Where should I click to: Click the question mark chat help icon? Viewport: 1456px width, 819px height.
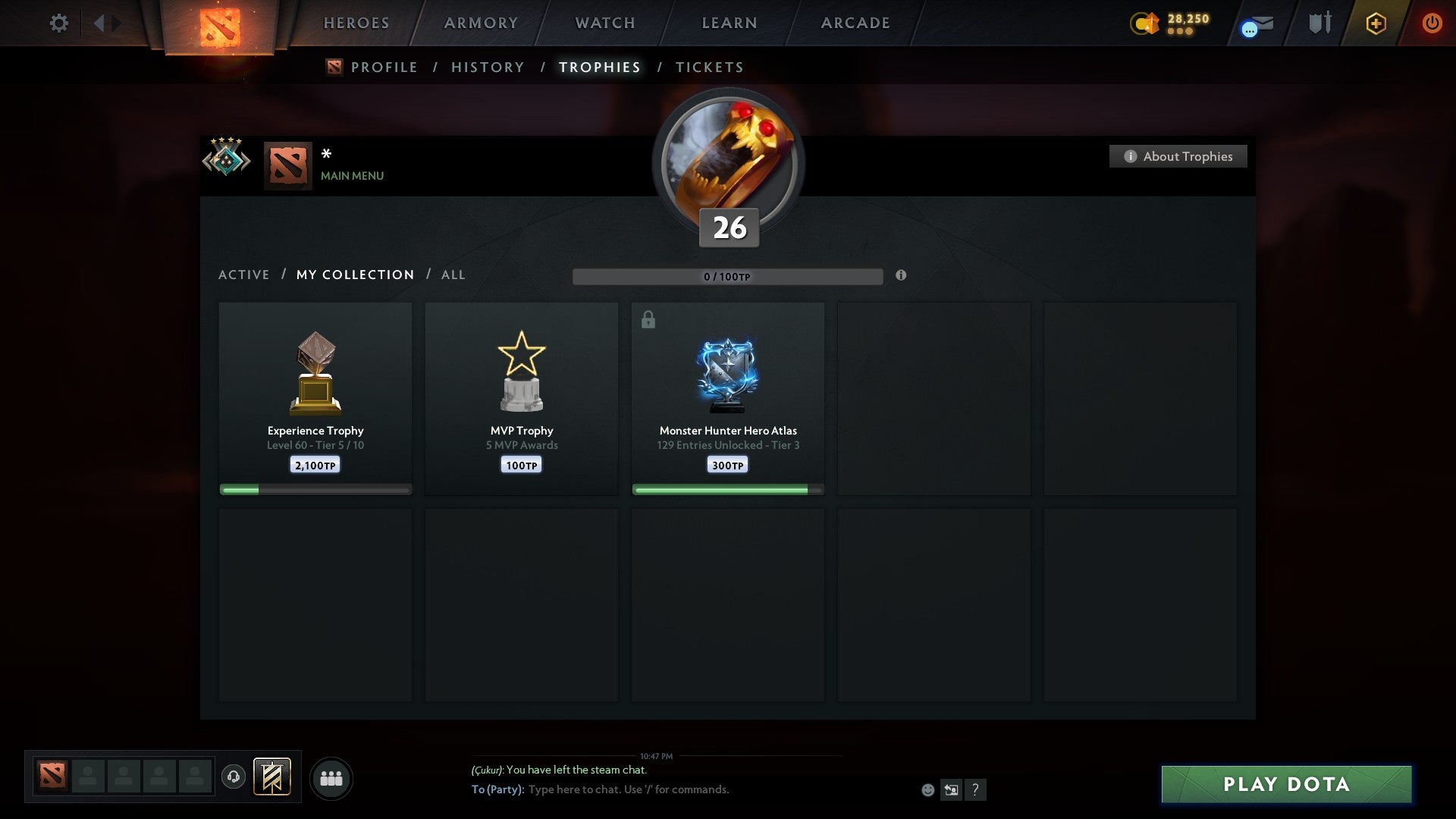point(975,789)
